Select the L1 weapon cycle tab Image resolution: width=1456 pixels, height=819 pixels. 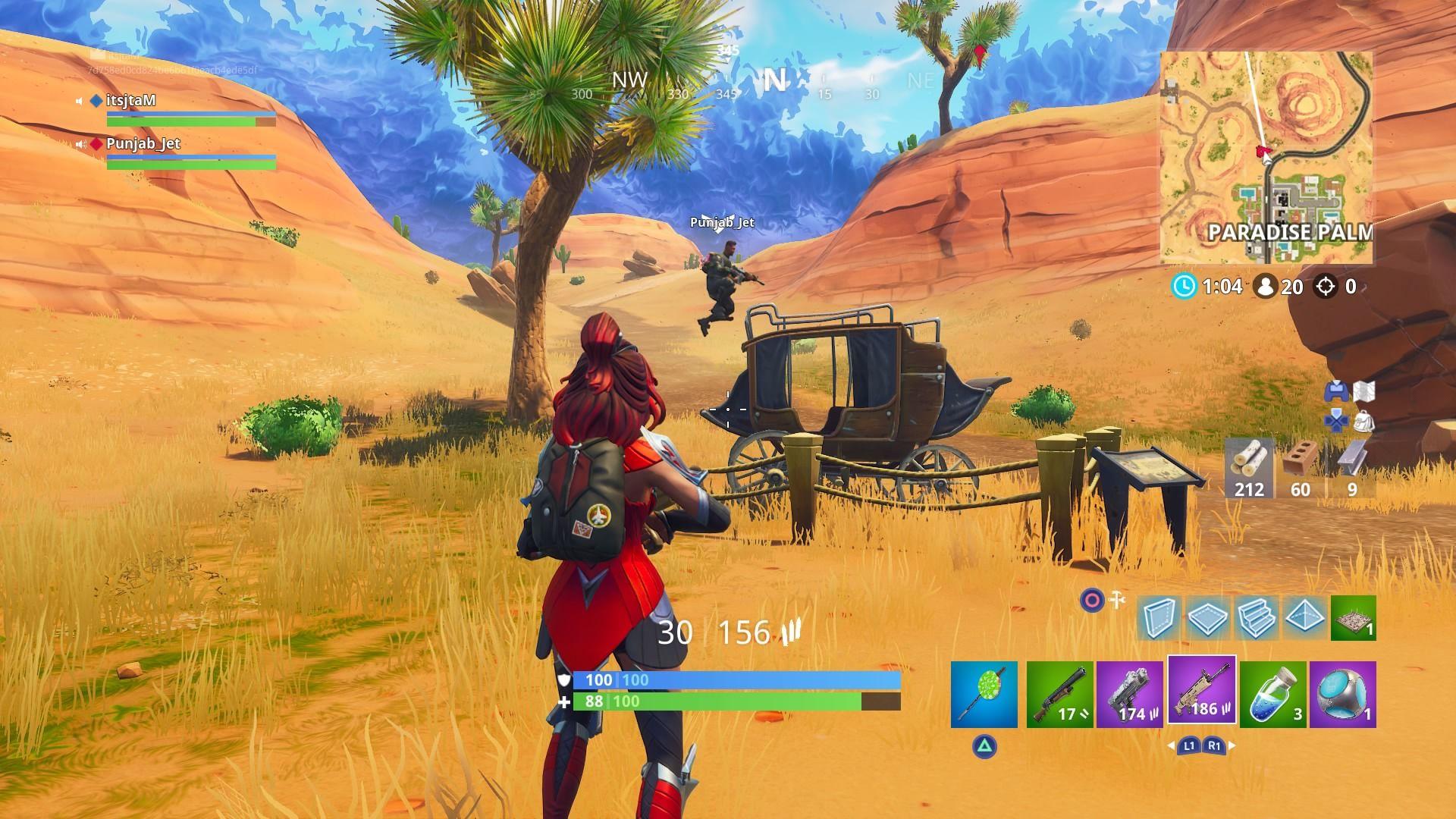click(x=1189, y=747)
